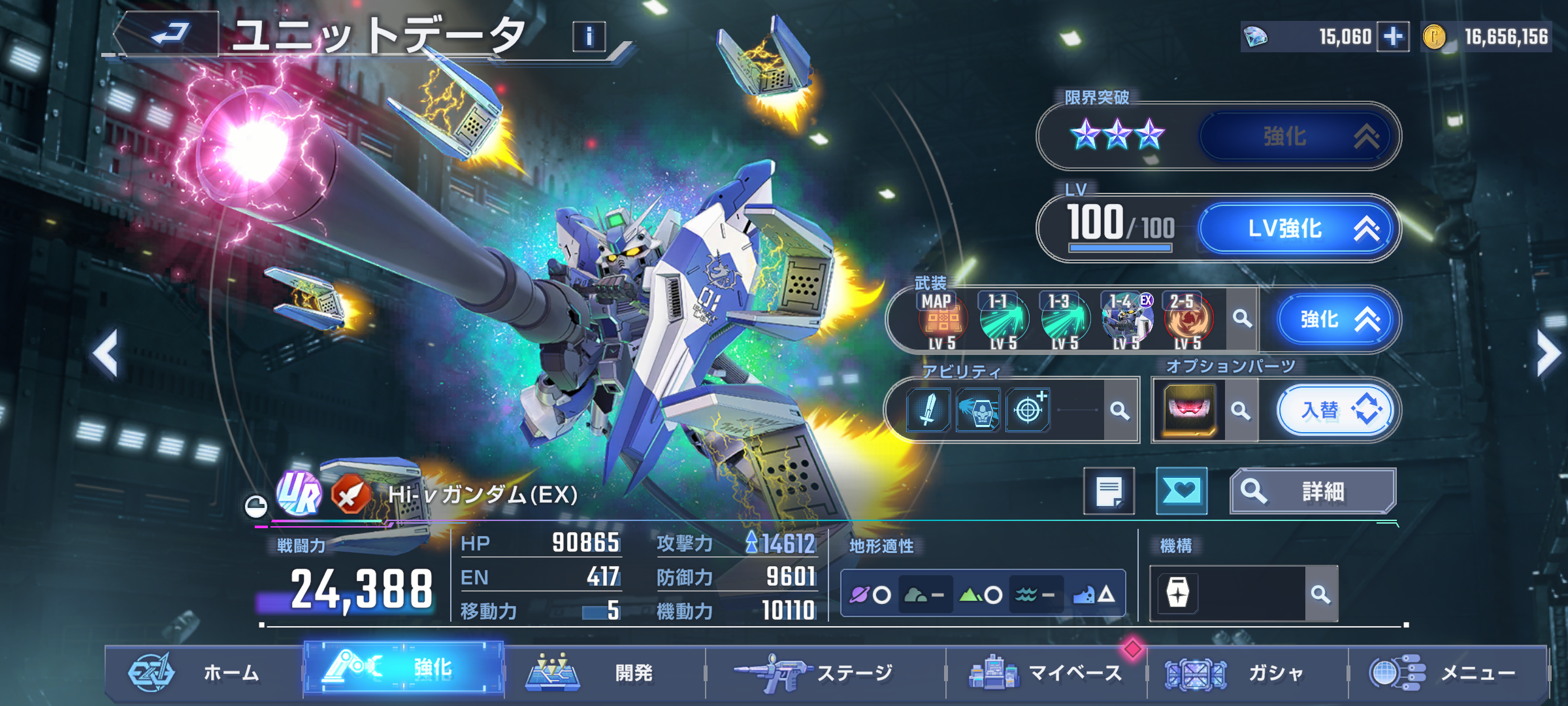The image size is (1568, 706).
Task: Swap option parts with 入替 button
Action: tap(1335, 411)
